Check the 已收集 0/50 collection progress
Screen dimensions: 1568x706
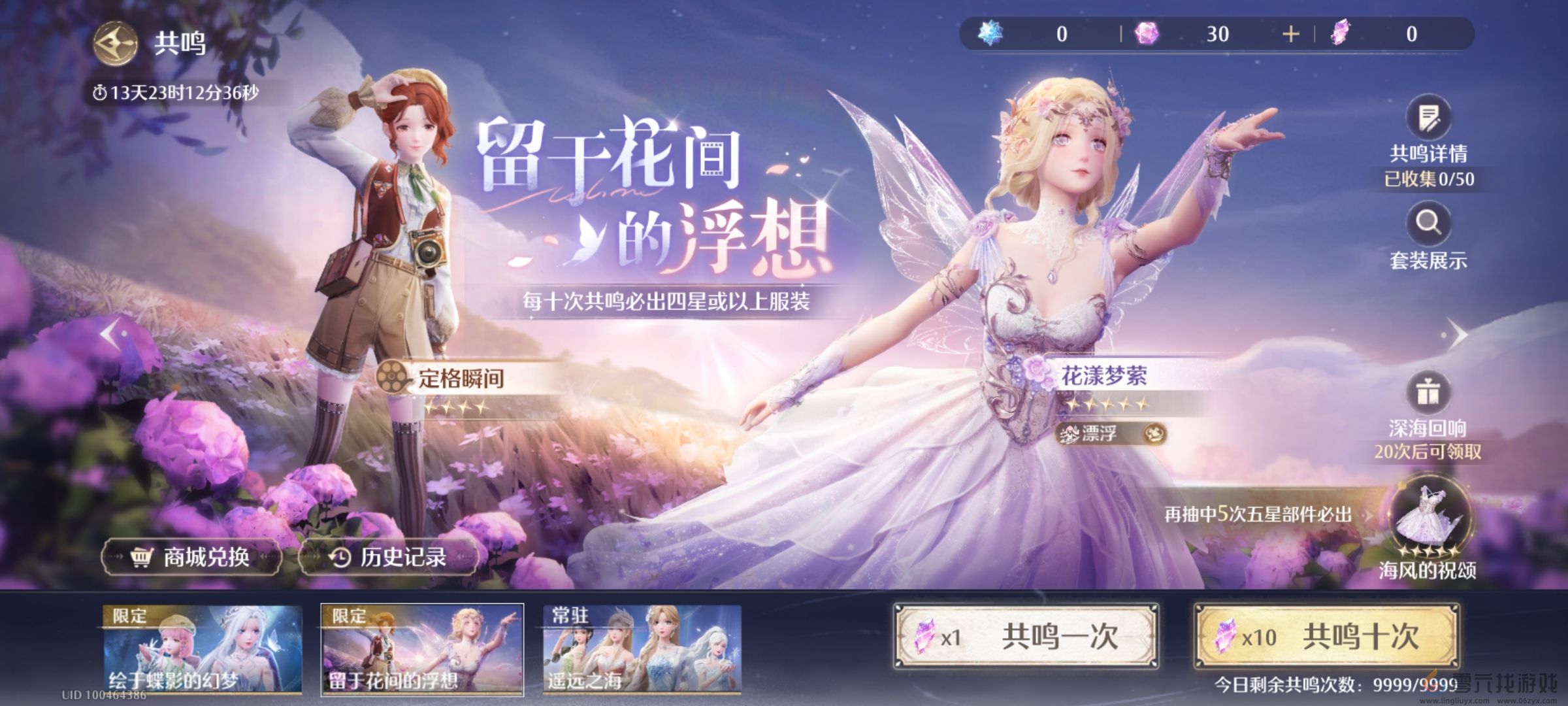point(1428,176)
